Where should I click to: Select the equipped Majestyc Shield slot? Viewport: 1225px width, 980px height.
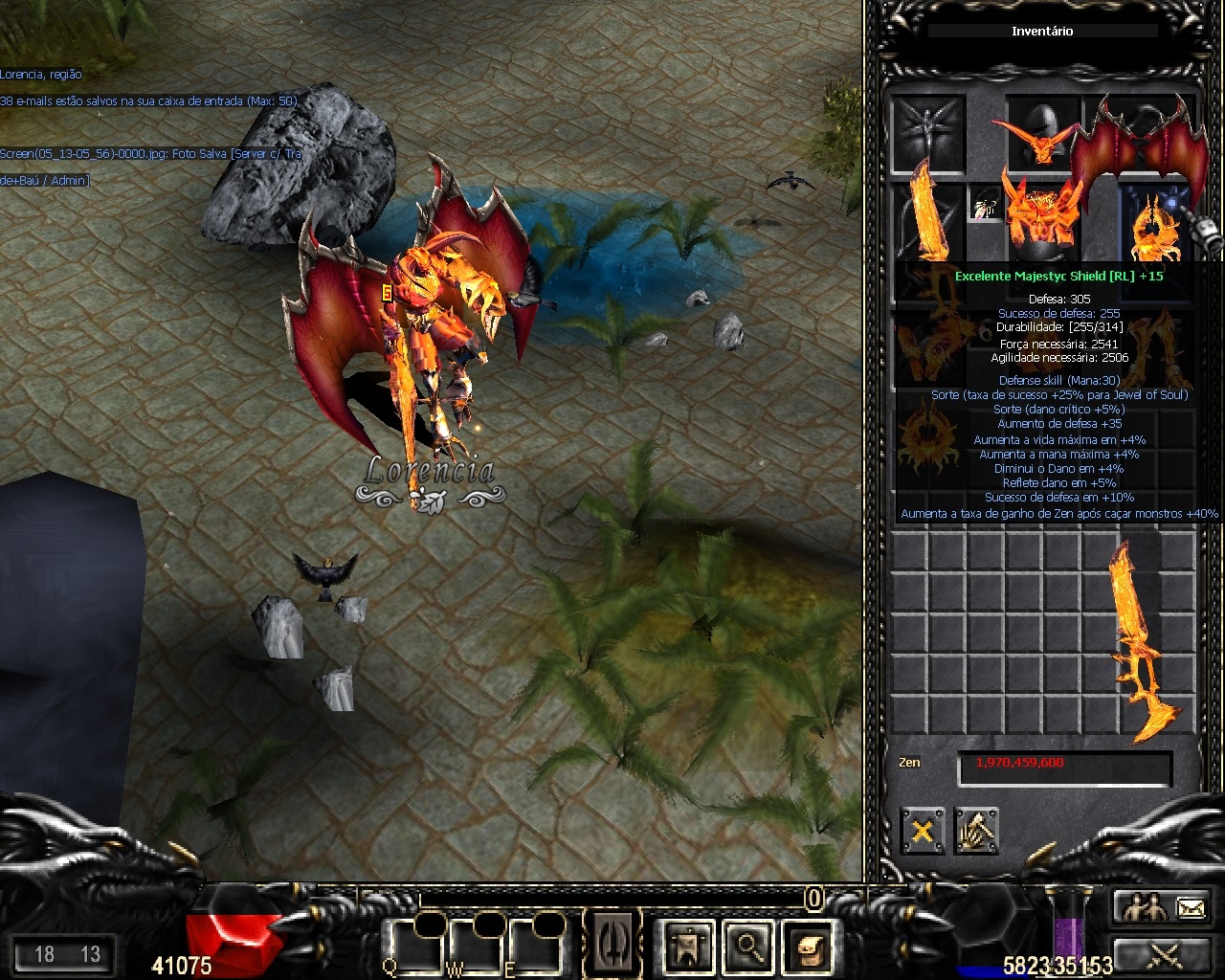1160,225
